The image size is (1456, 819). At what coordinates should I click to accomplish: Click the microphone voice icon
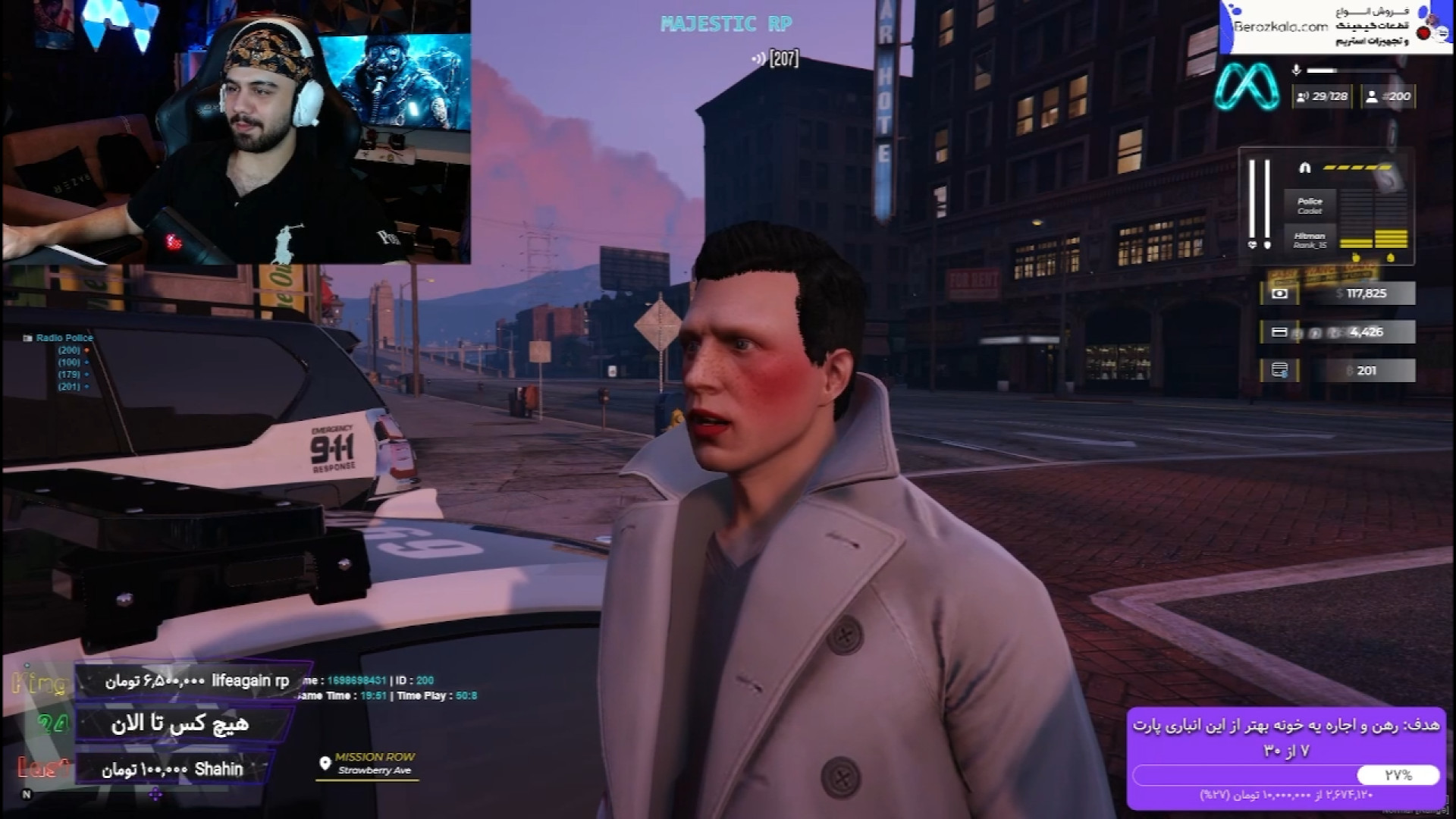(x=1296, y=71)
